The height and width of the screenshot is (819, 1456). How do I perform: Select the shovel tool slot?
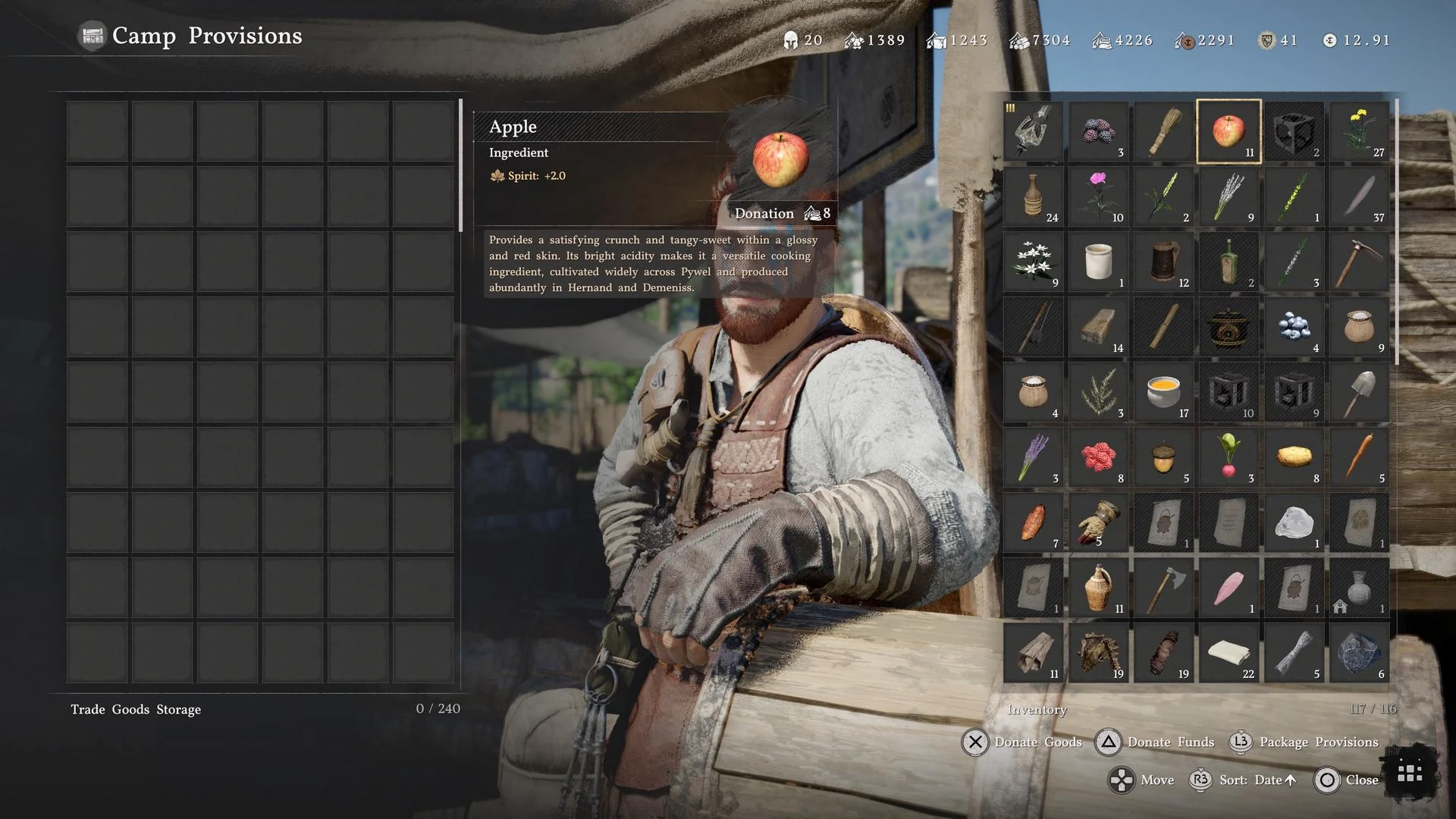coord(1359,392)
